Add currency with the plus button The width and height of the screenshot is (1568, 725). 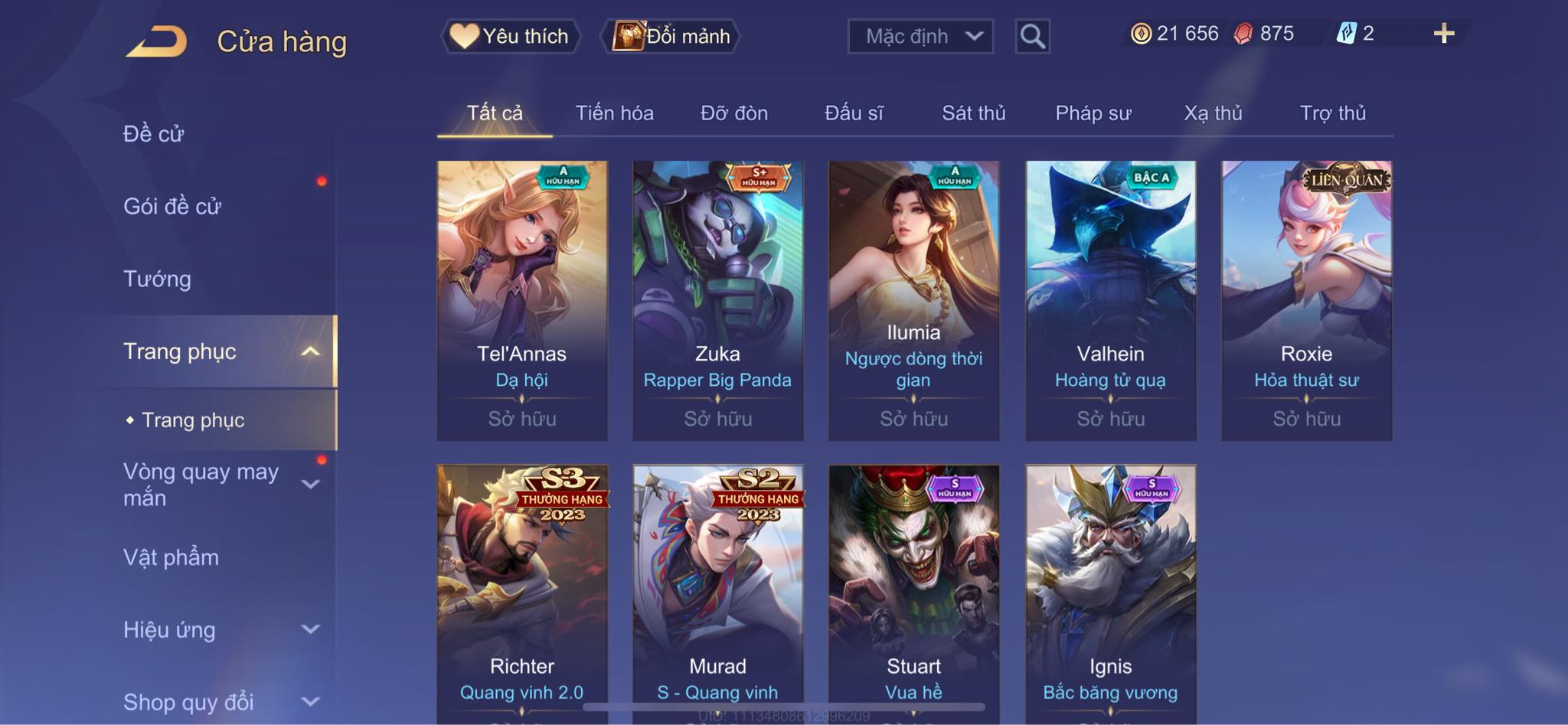(x=1443, y=34)
